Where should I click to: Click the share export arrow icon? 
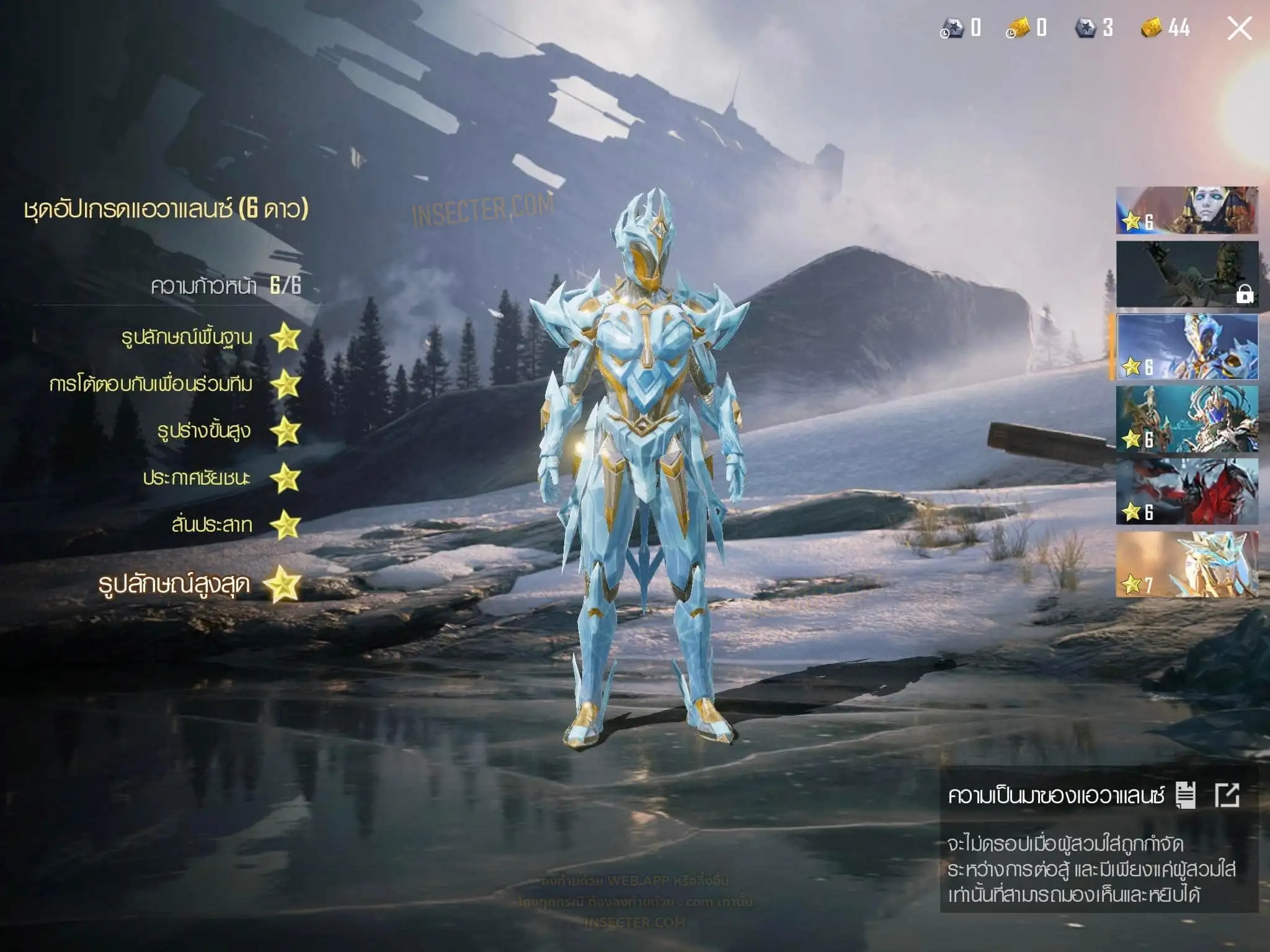click(x=1227, y=795)
